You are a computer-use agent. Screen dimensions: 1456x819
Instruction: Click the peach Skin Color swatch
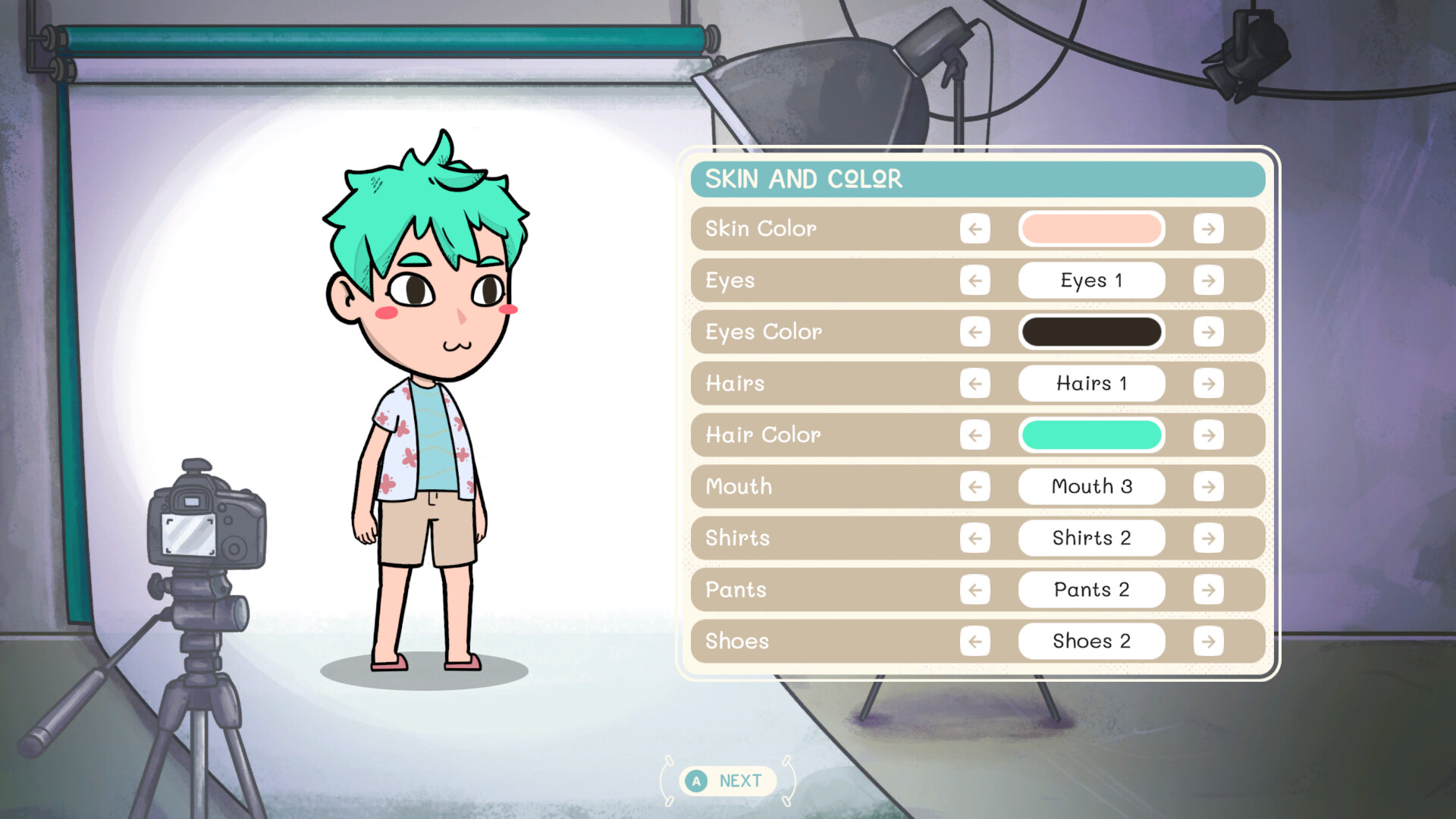[x=1091, y=229]
